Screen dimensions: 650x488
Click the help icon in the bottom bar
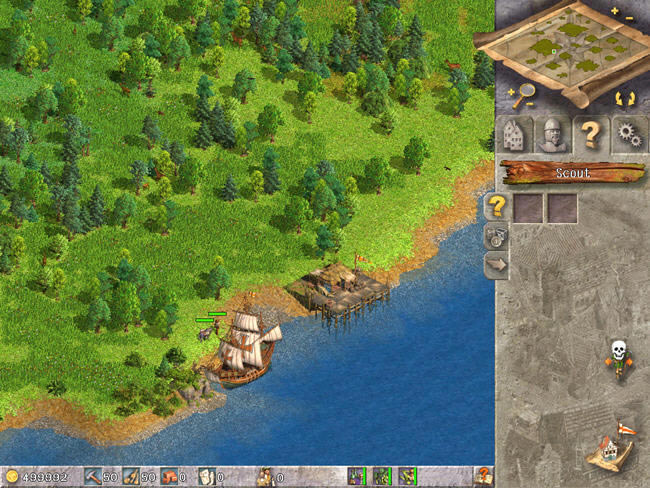(x=484, y=476)
